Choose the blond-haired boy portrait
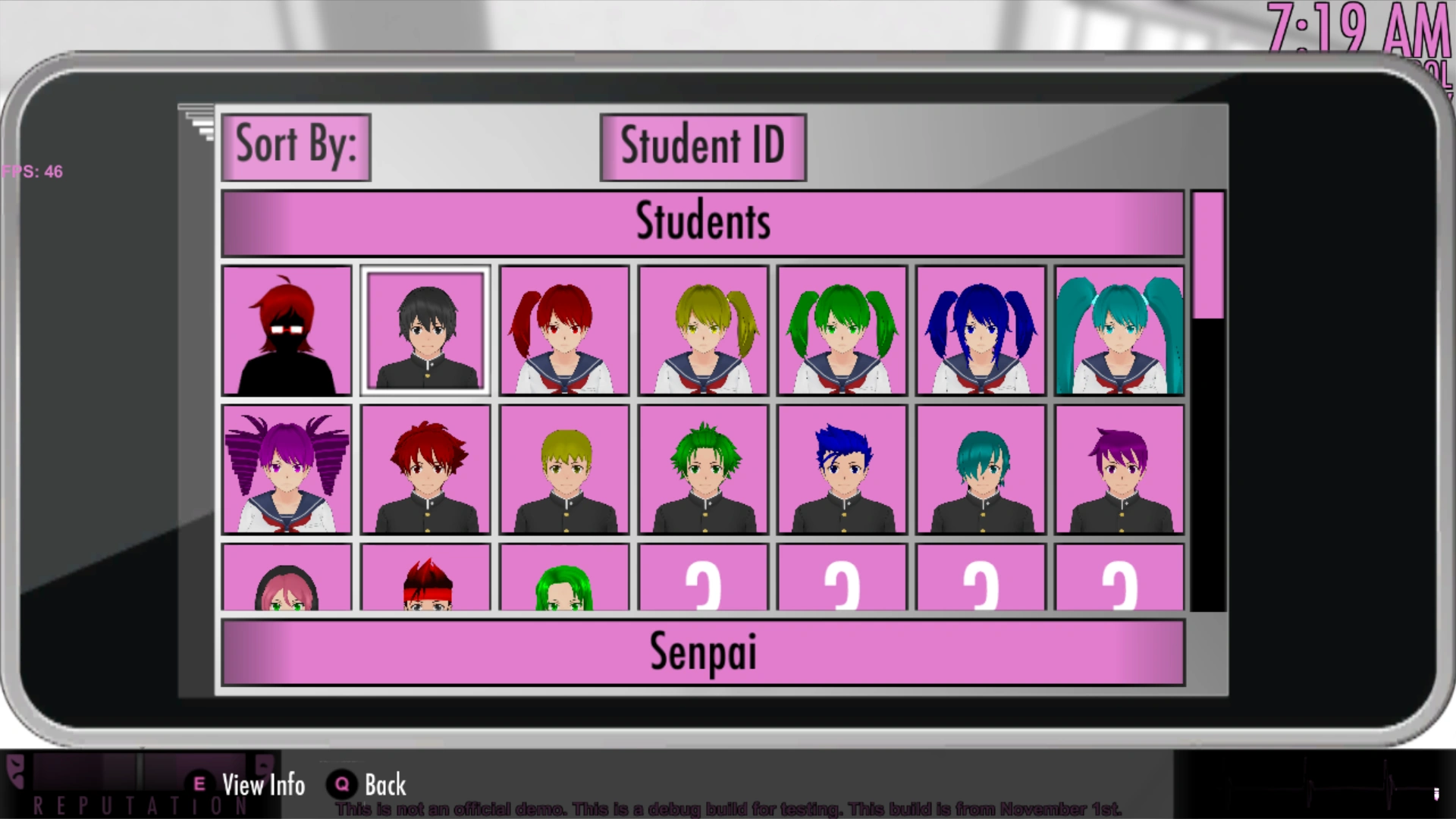 pyautogui.click(x=564, y=469)
